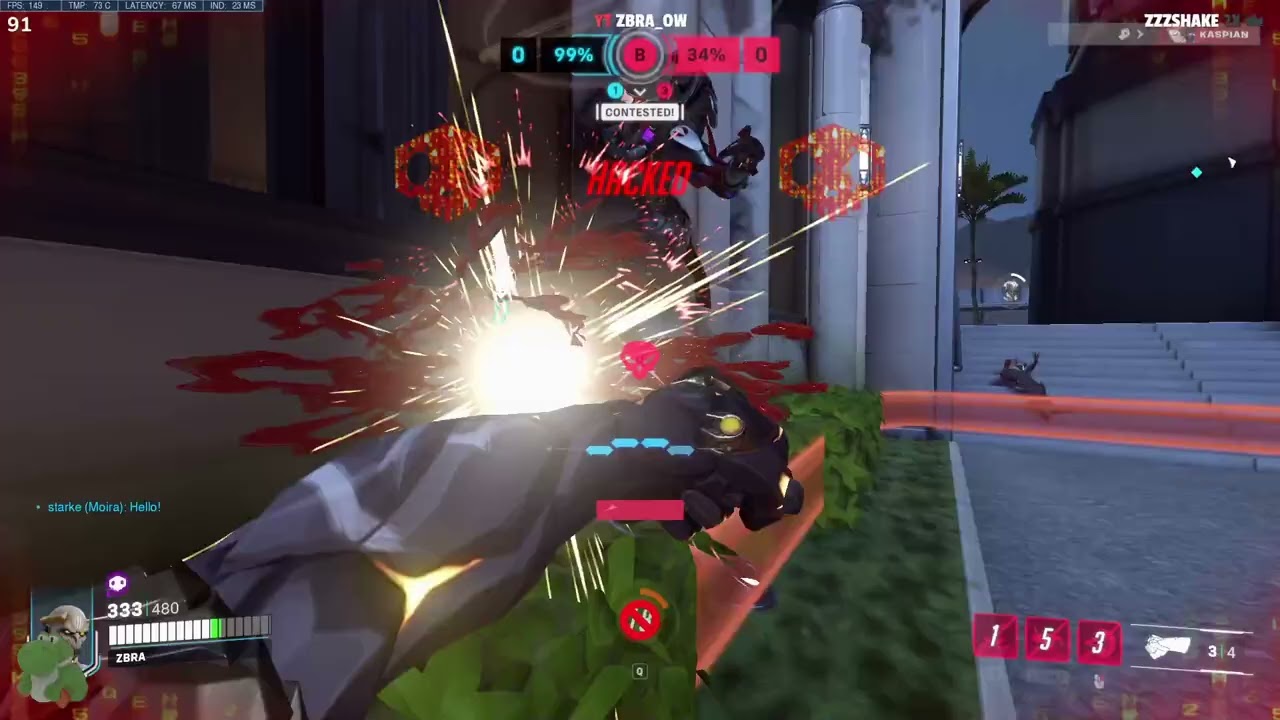
Task: Click starke (Moira)'s Hello chat message
Action: (x=104, y=507)
